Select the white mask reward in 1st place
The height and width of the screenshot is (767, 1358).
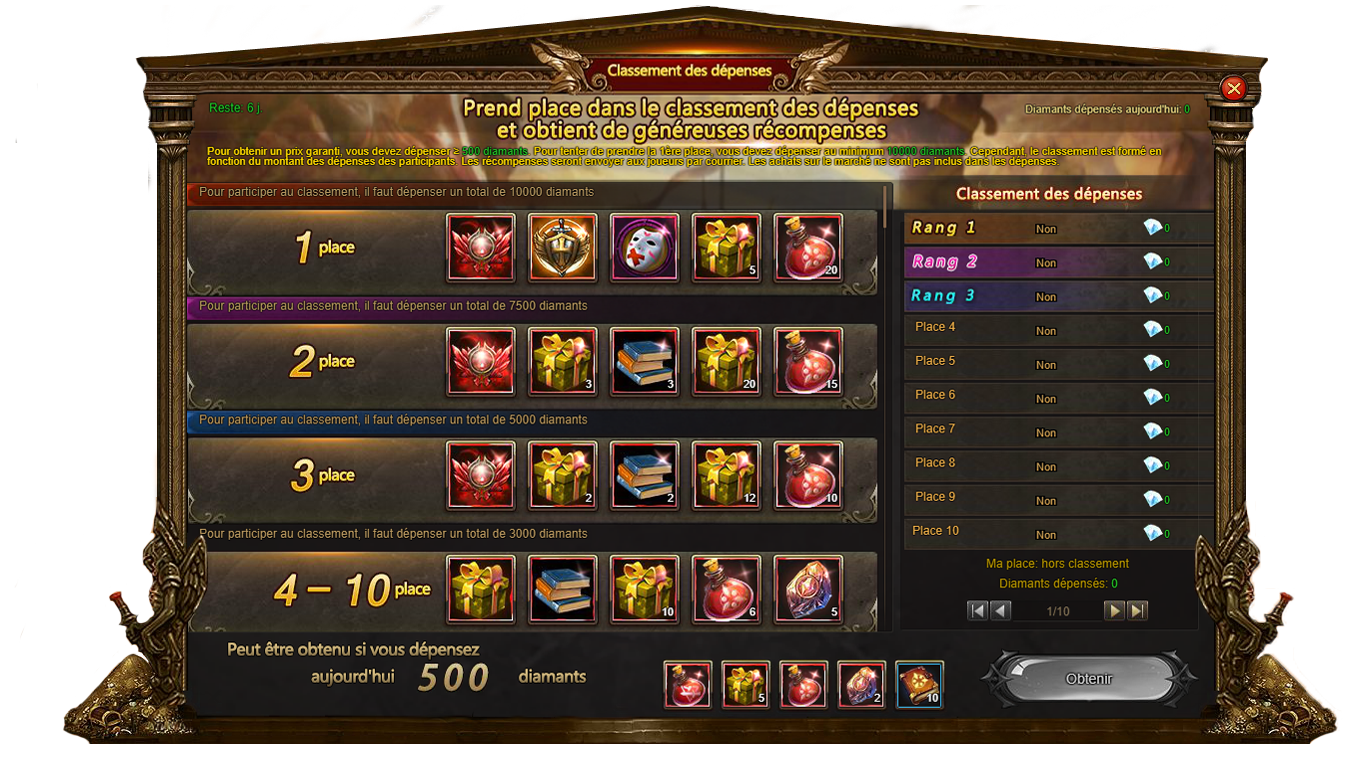[x=644, y=247]
